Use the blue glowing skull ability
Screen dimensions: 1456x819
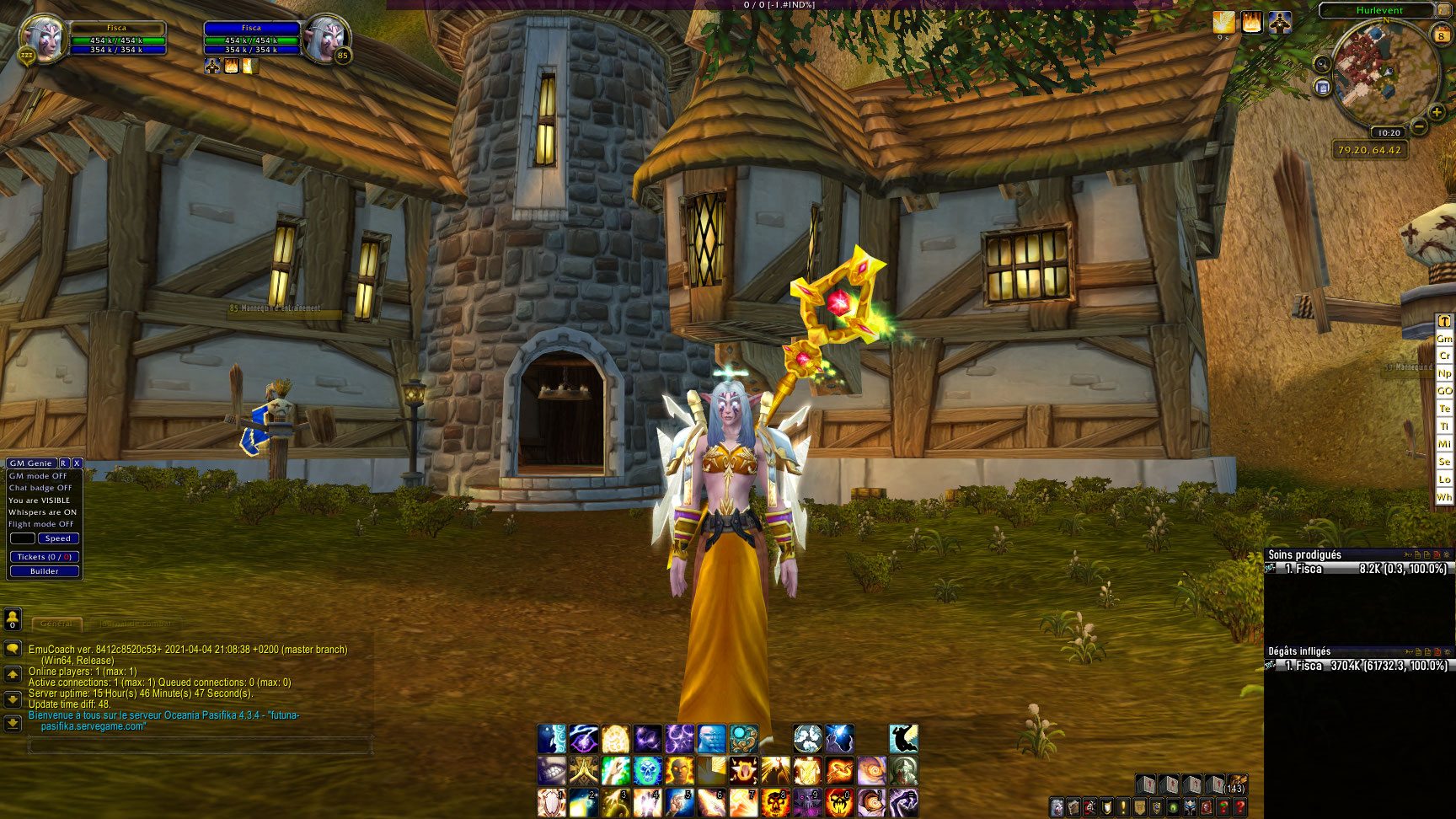point(648,770)
